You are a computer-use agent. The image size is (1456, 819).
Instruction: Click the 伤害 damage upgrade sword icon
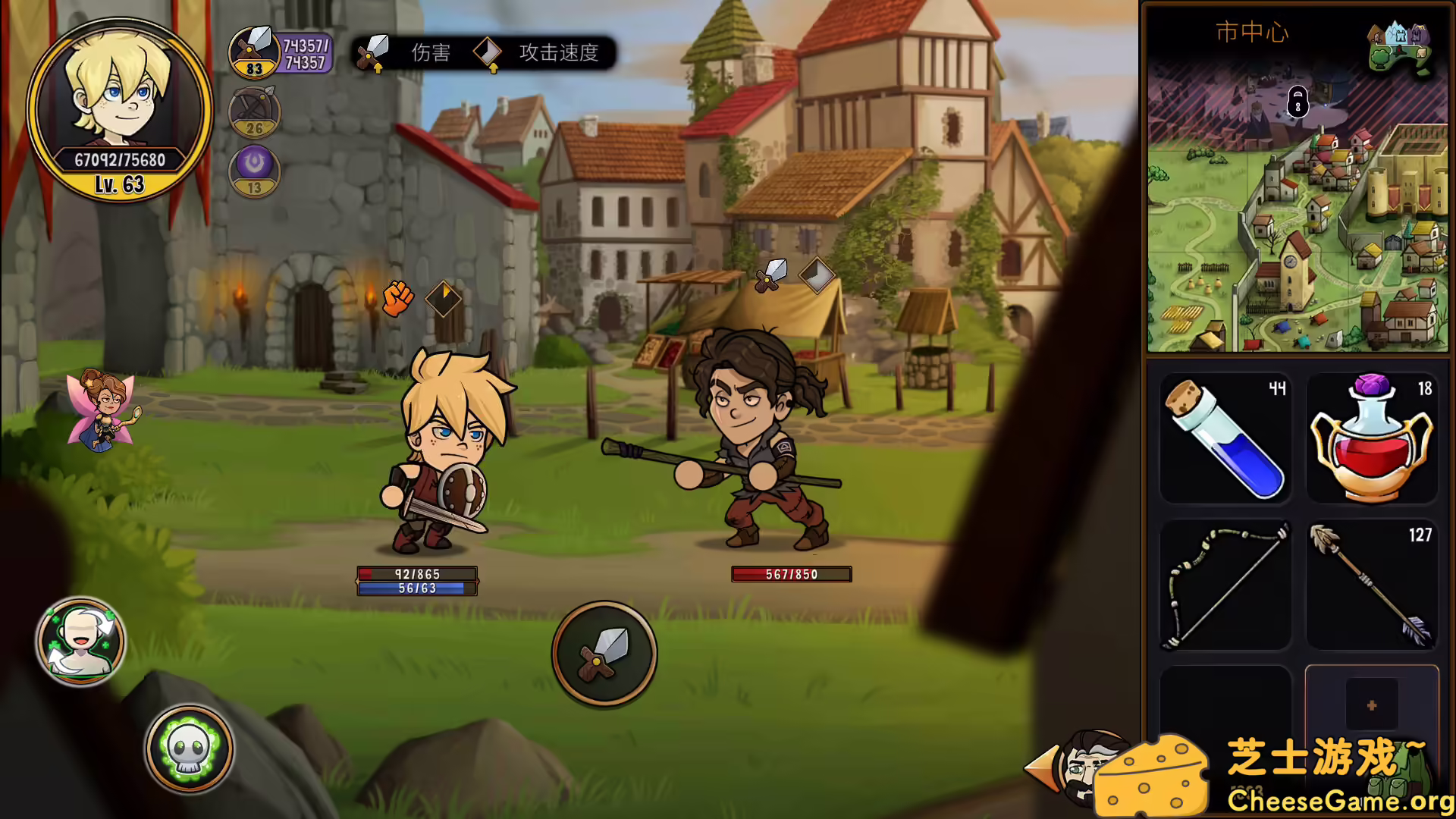[x=373, y=52]
